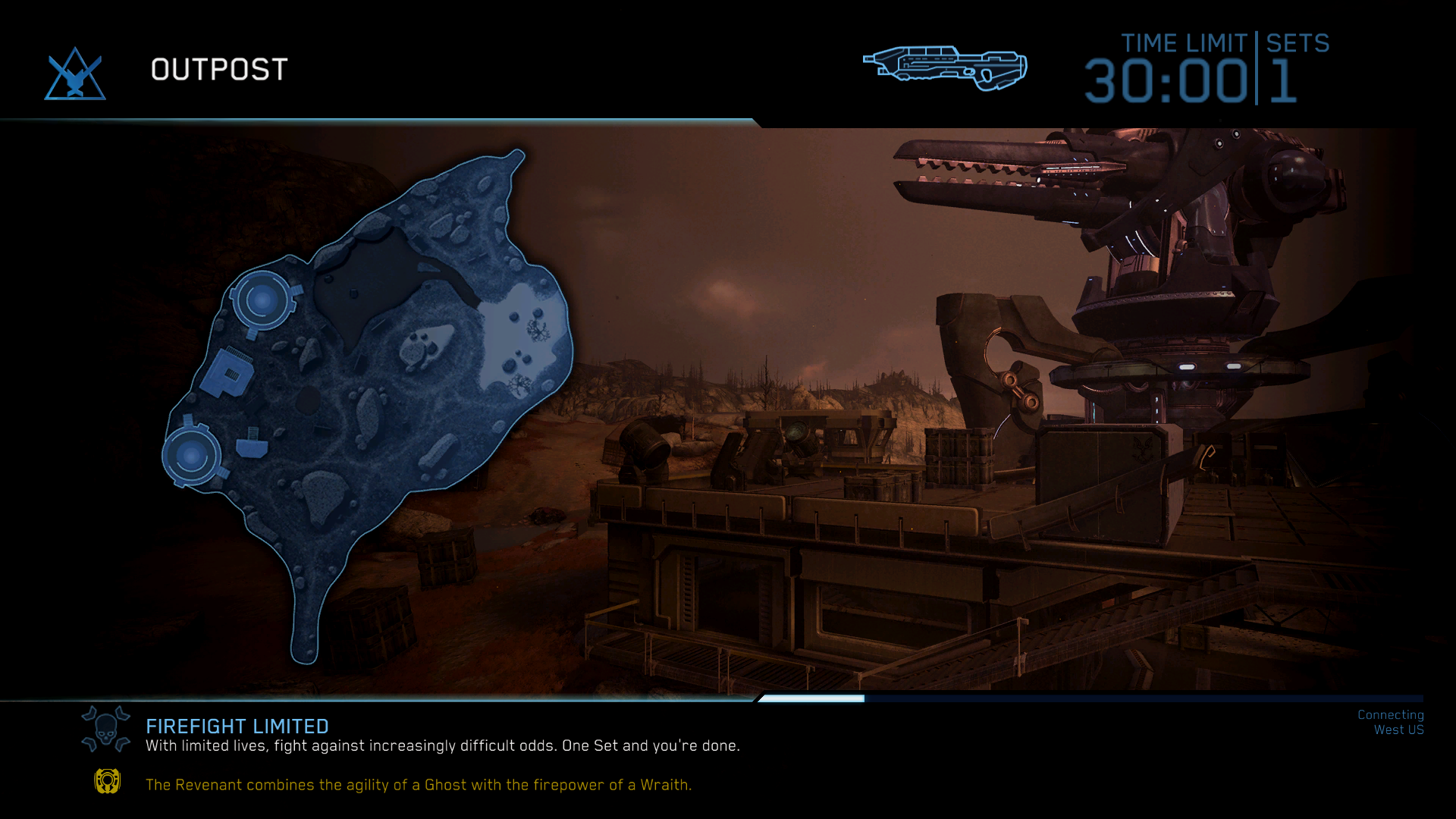Click the UNSC faction emblem icon
Image resolution: width=1456 pixels, height=819 pixels.
(75, 72)
